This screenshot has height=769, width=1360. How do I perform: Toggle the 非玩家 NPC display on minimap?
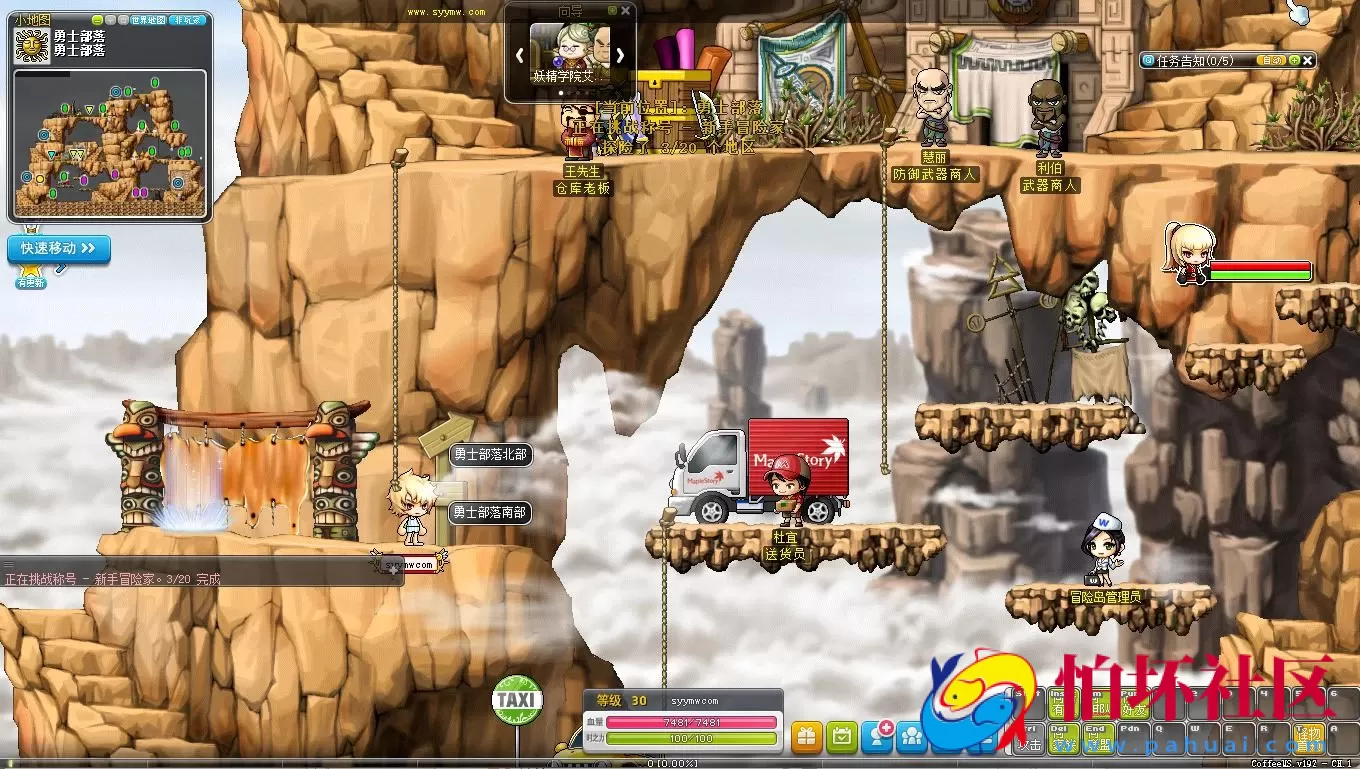(188, 19)
